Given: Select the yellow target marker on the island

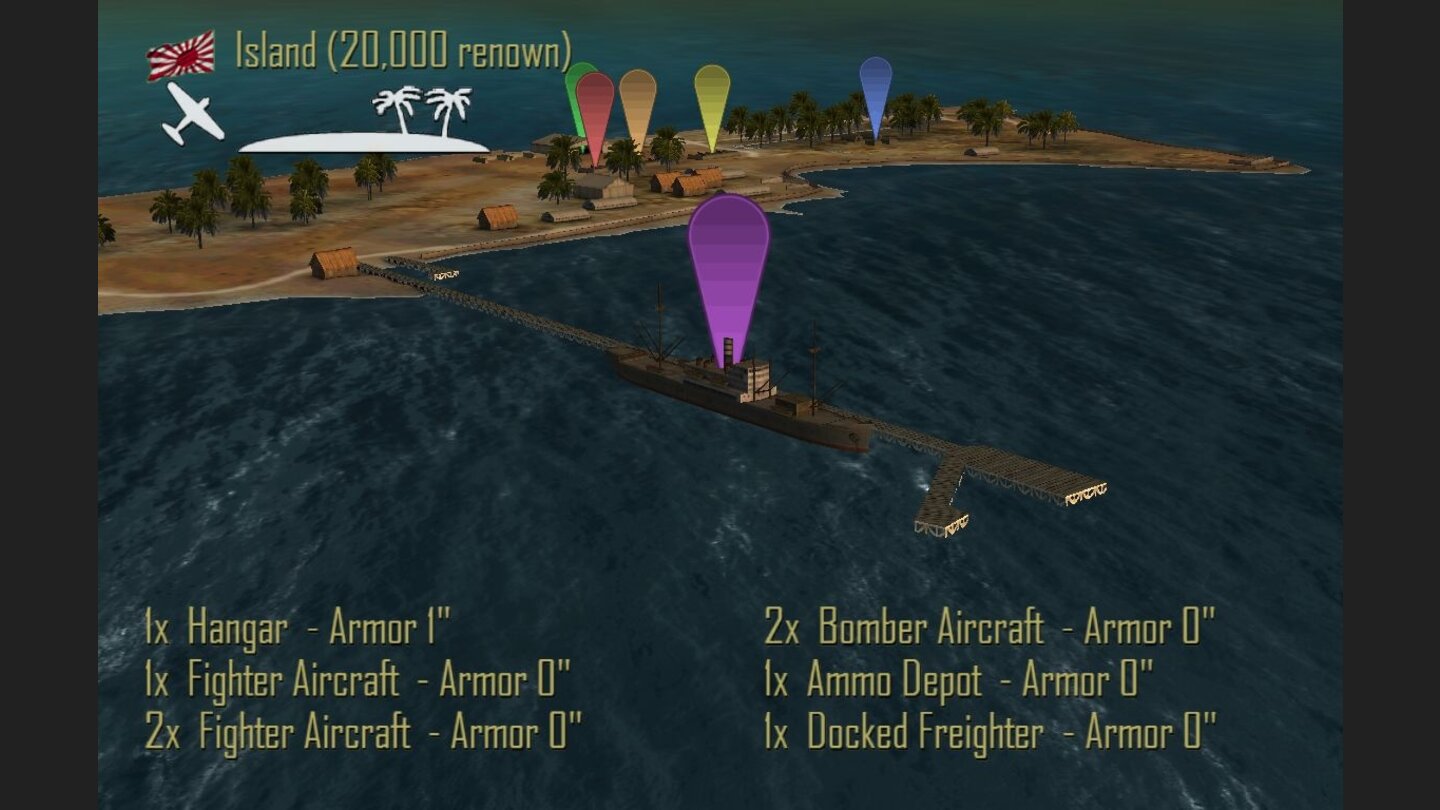Looking at the screenshot, I should coord(710,95).
